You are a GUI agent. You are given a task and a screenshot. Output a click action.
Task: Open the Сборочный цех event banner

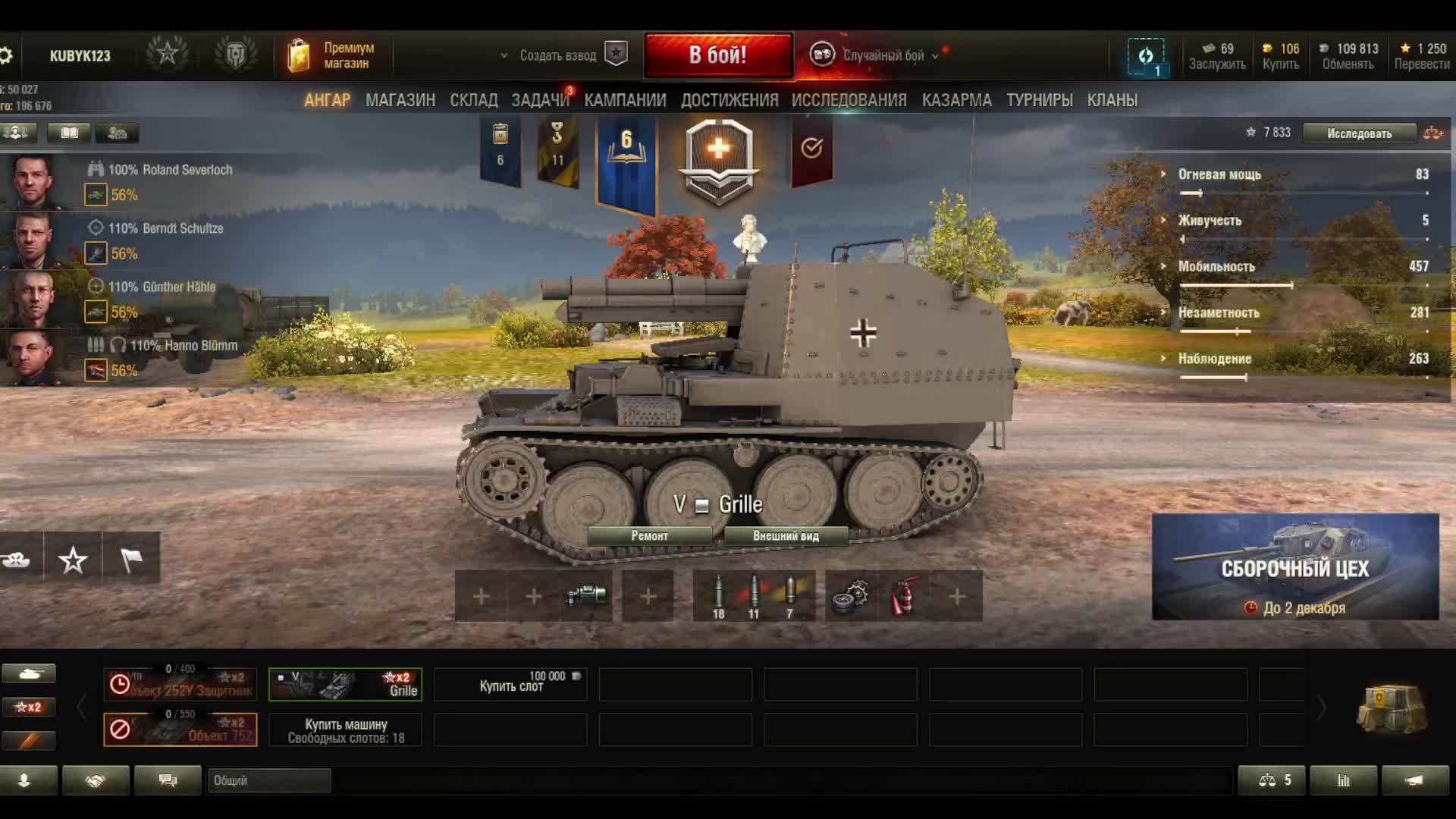1294,567
